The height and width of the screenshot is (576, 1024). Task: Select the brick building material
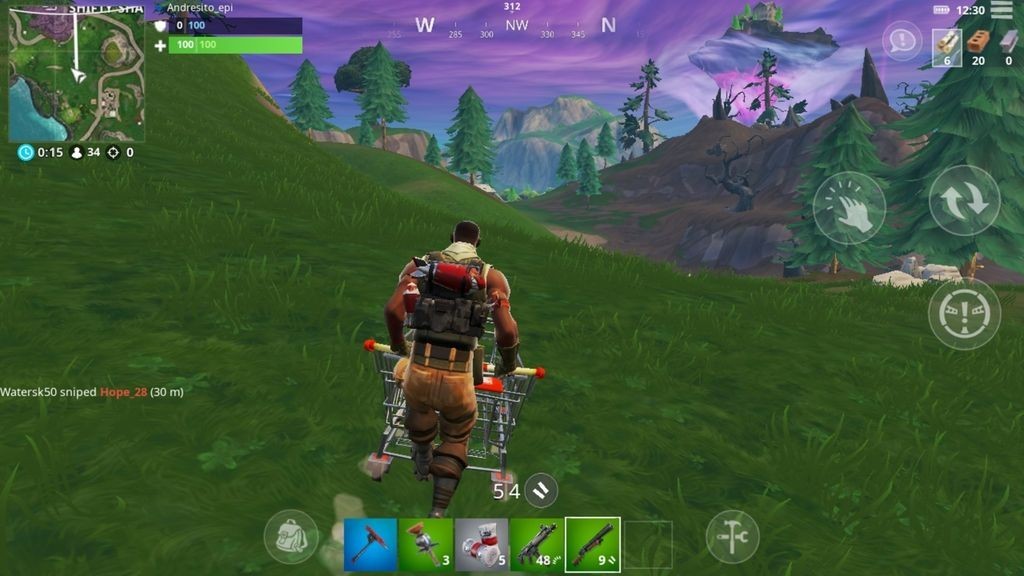point(978,46)
